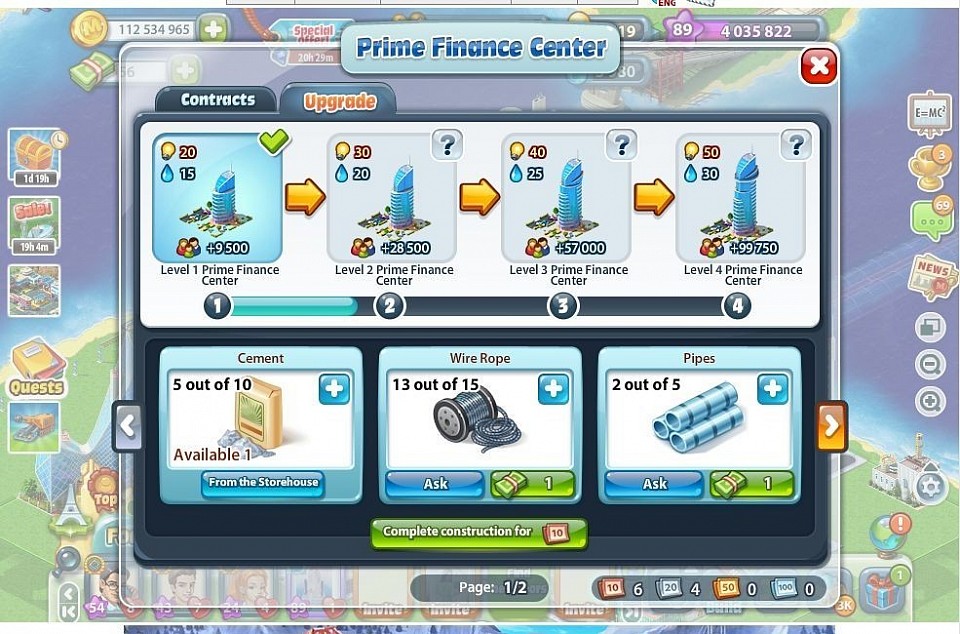Ask friends for Pipes
The width and height of the screenshot is (960, 634).
pyautogui.click(x=654, y=484)
